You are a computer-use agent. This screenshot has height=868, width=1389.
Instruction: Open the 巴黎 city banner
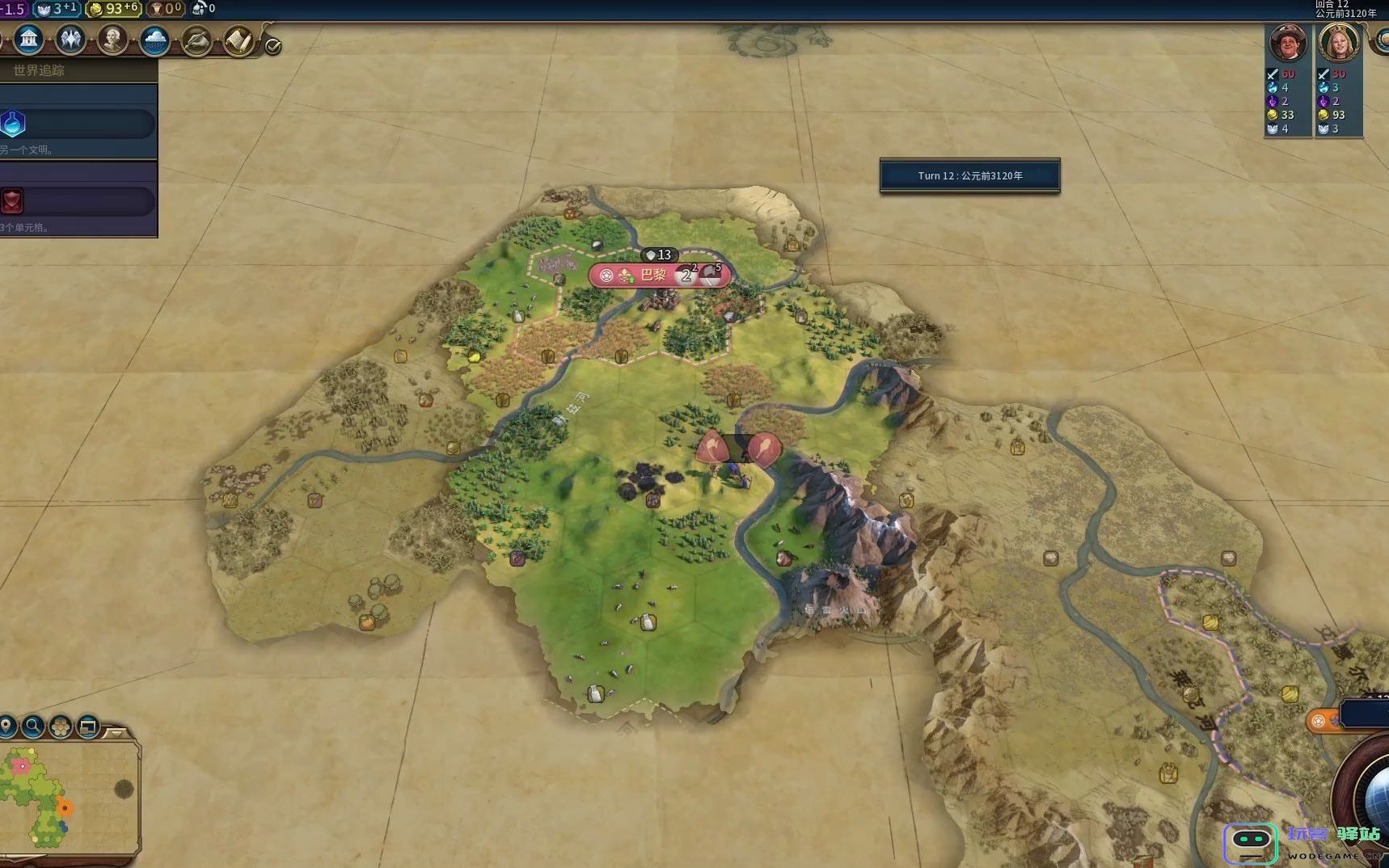[x=653, y=276]
